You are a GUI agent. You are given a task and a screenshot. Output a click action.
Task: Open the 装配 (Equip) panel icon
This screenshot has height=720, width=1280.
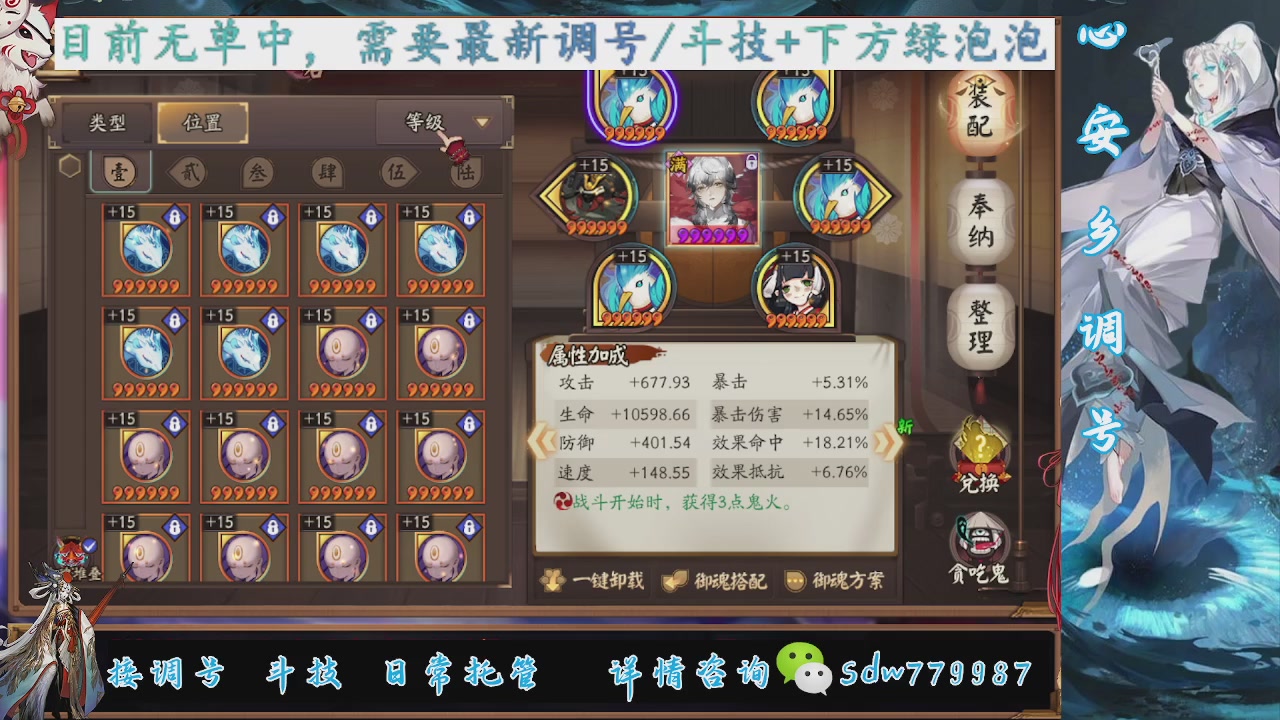click(978, 110)
